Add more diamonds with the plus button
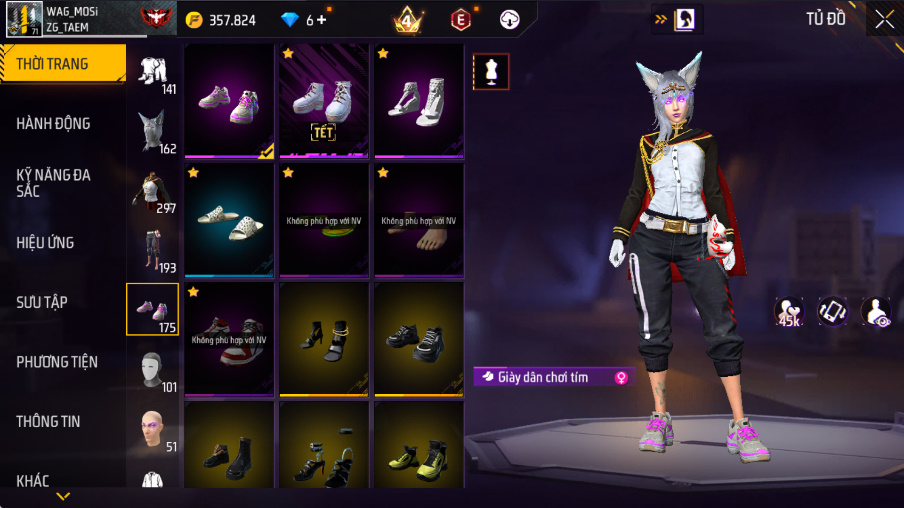 click(321, 20)
